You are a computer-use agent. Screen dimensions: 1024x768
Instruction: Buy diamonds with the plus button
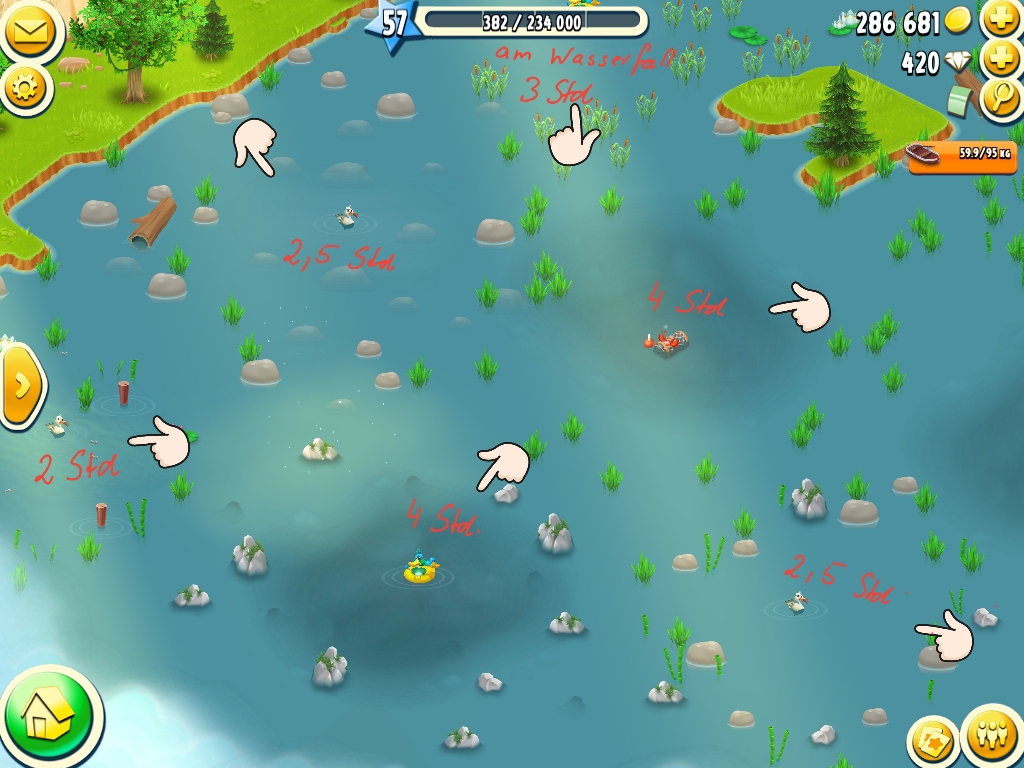[x=1000, y=59]
